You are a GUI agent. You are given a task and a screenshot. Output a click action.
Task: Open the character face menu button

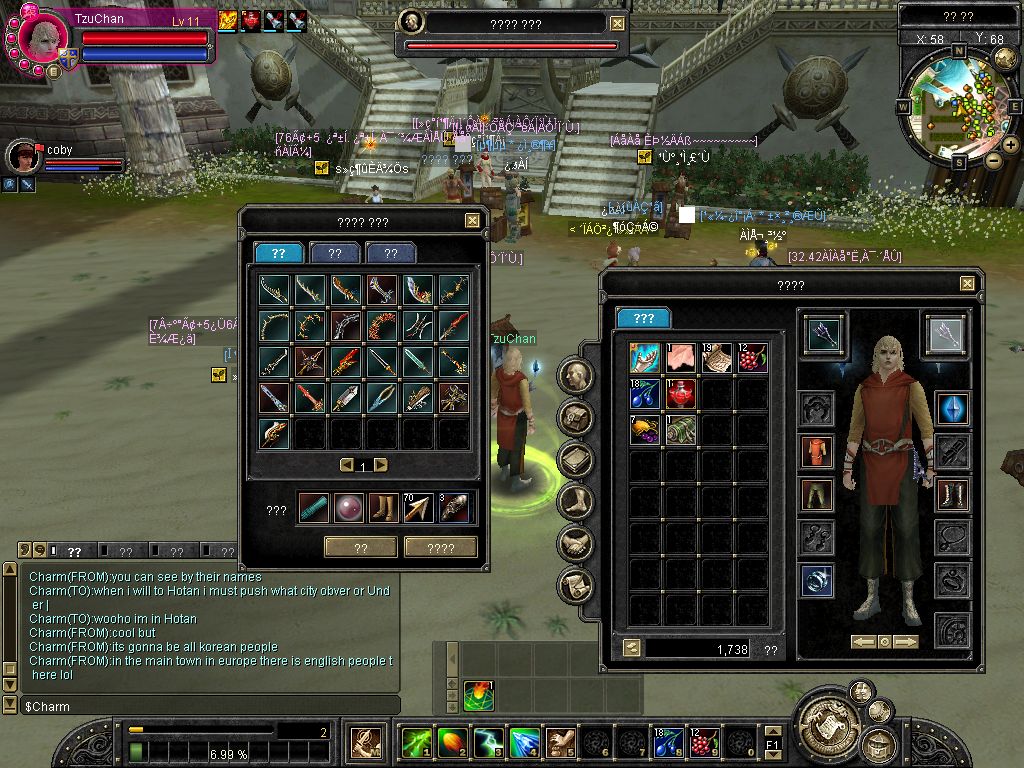click(576, 375)
